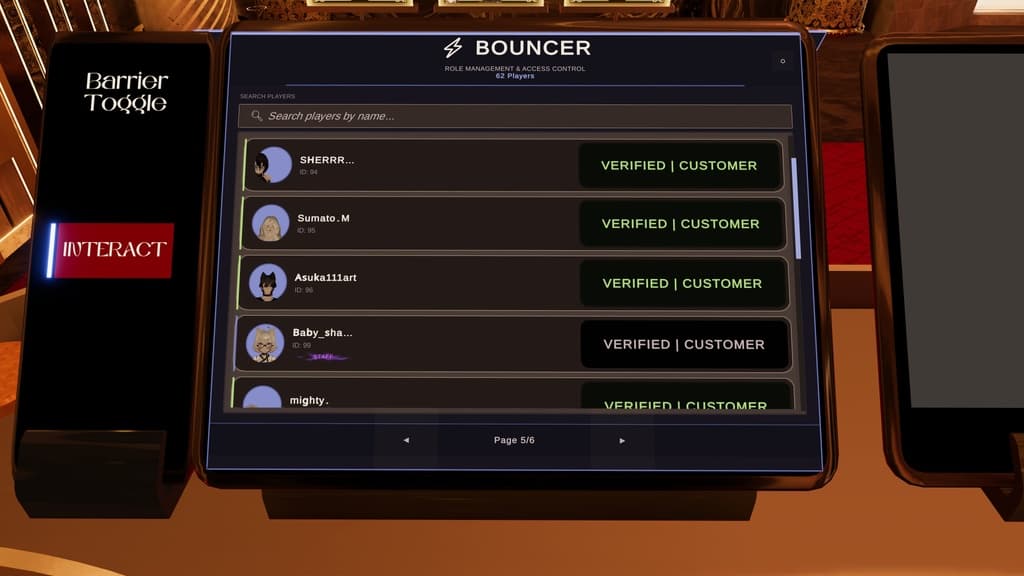Click Baby_sha's Verified | Customer role button
1024x576 pixels.
pos(684,344)
